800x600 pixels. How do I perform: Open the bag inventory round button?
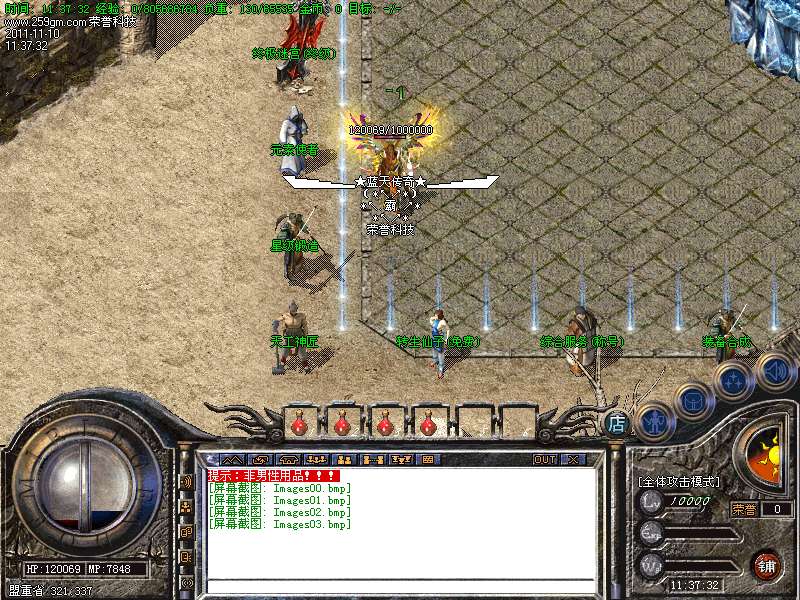(x=693, y=400)
